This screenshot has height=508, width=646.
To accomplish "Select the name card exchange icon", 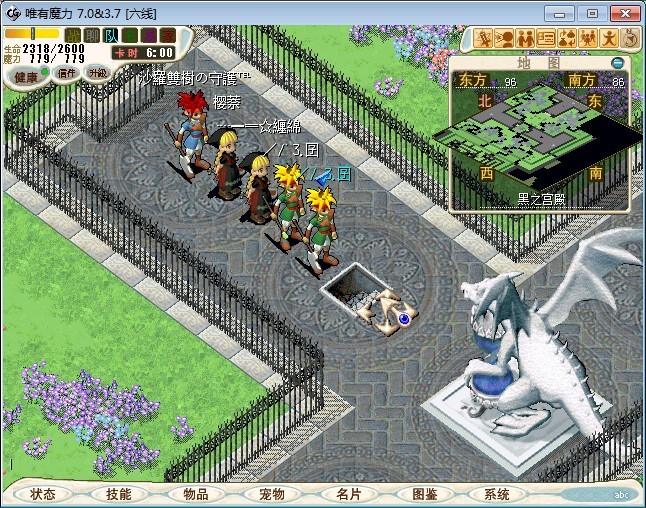I will coord(546,38).
